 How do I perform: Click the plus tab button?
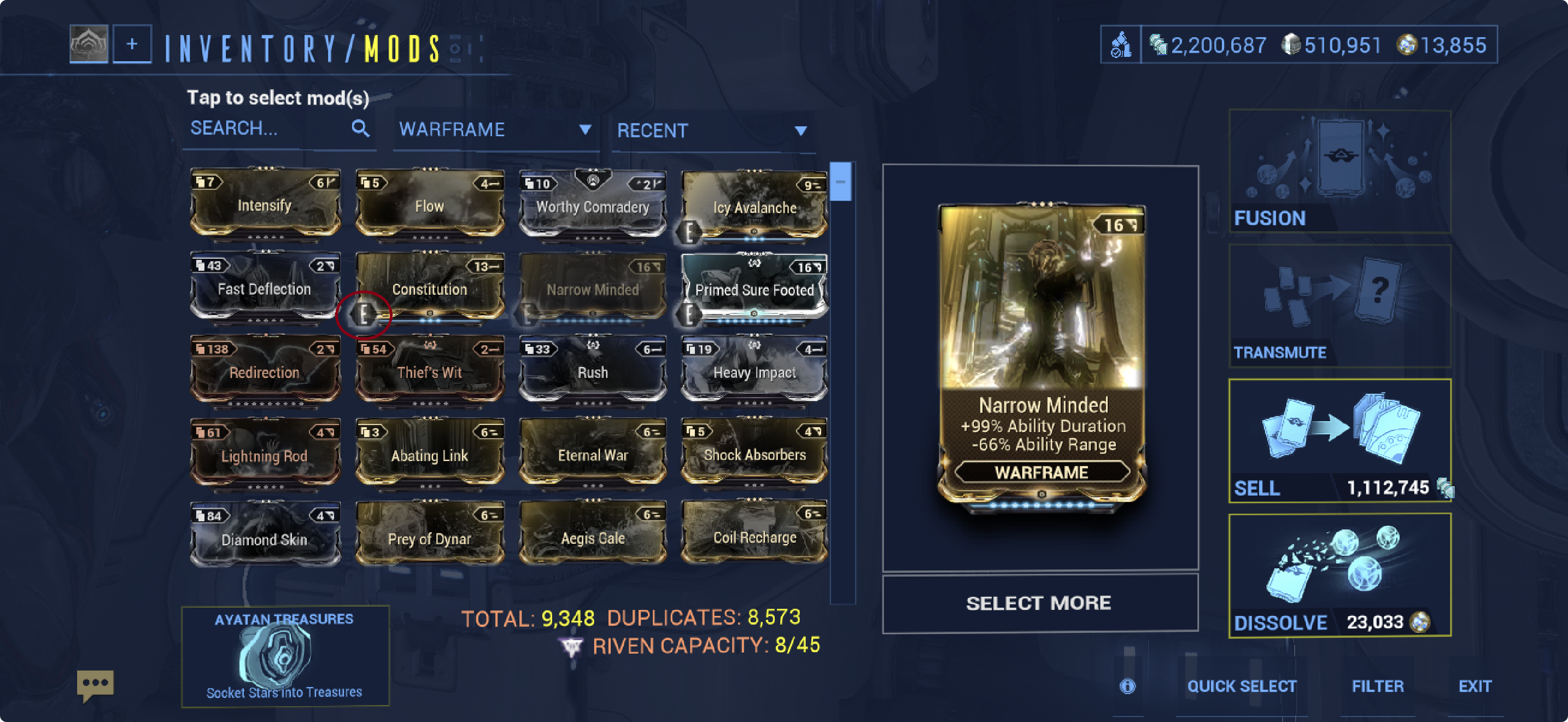click(x=132, y=44)
